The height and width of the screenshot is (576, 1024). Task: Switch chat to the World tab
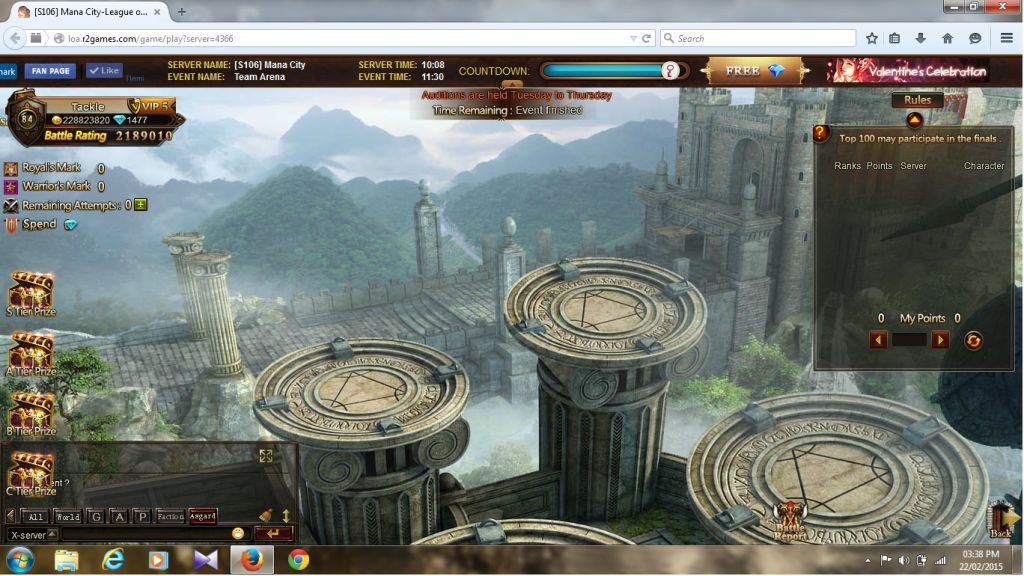pos(67,517)
